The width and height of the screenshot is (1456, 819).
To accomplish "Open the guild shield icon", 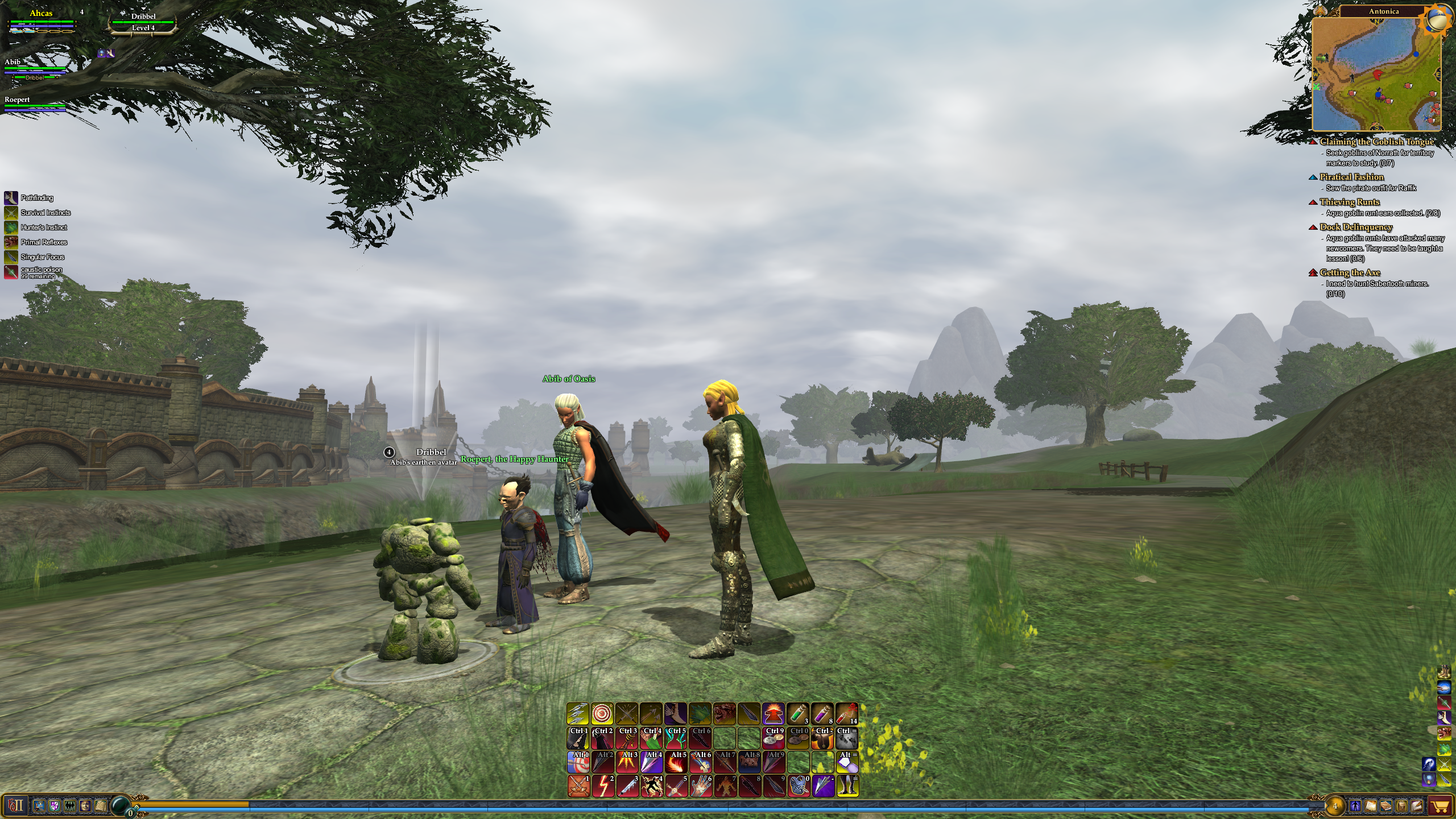I will tap(55, 806).
